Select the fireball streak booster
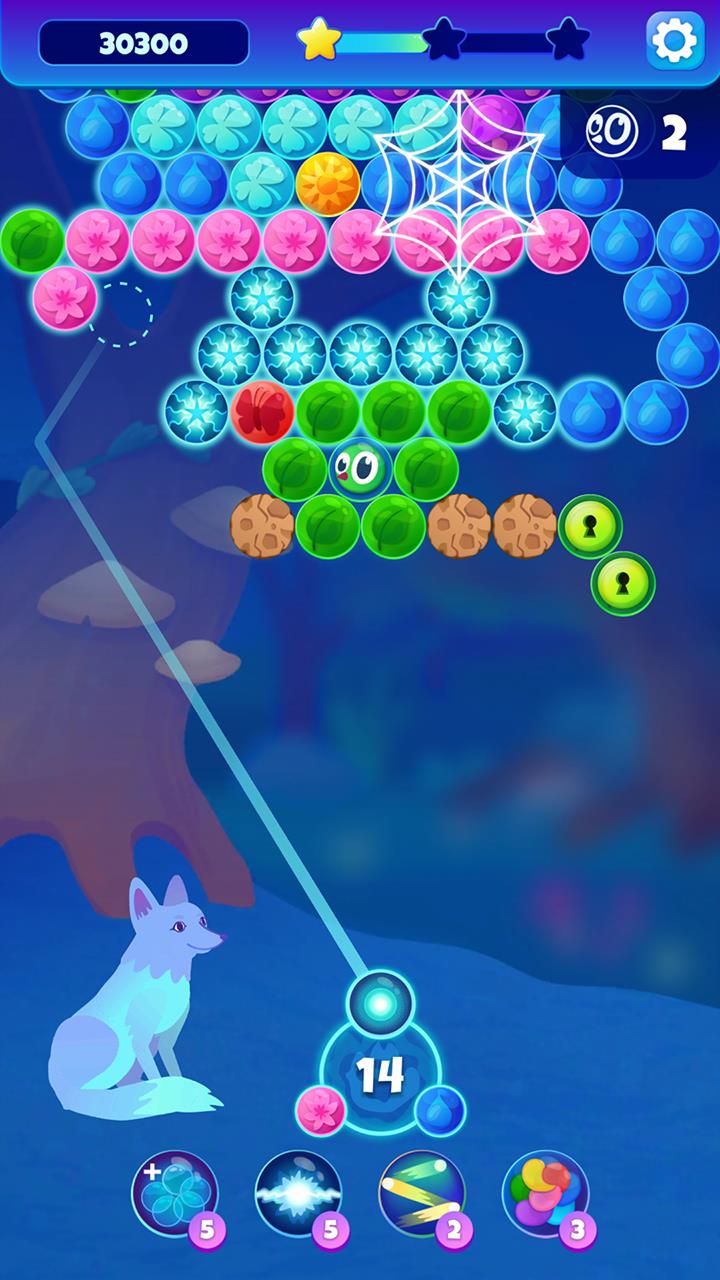 (421, 1193)
